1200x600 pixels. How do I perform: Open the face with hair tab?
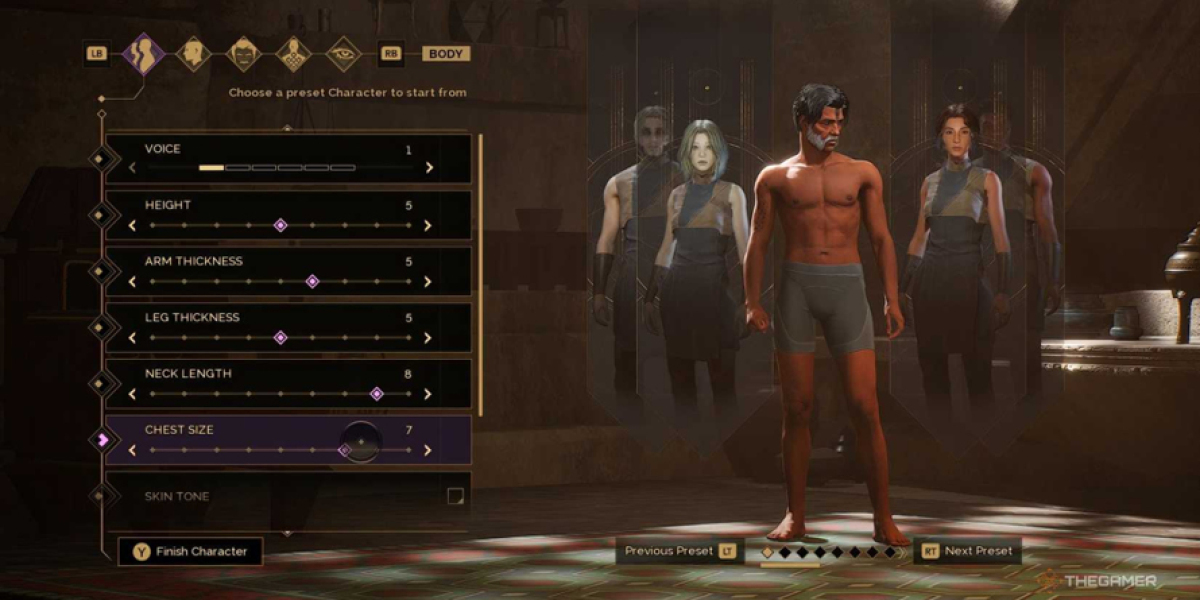point(243,54)
